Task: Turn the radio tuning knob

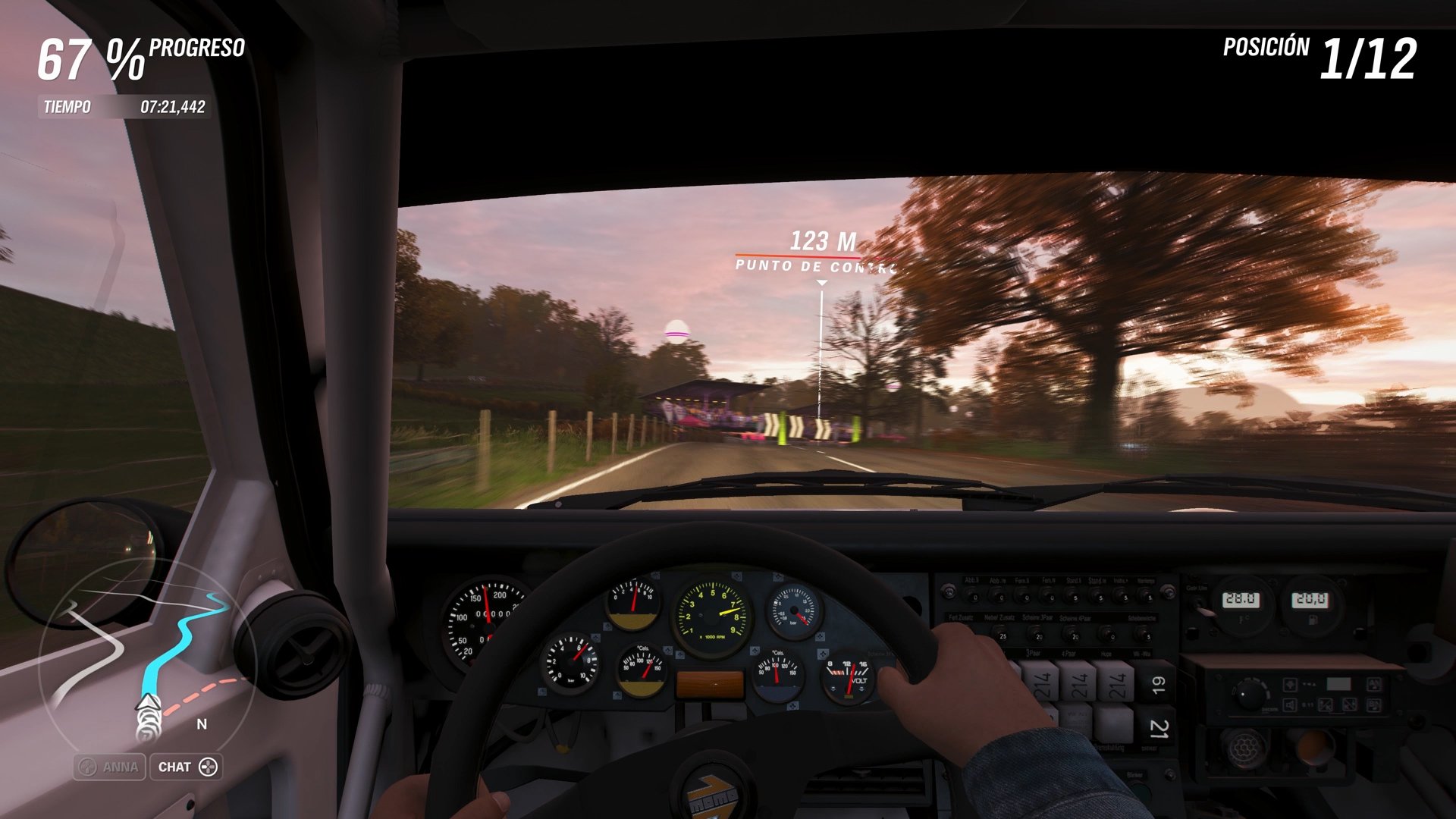Action: tap(1249, 693)
